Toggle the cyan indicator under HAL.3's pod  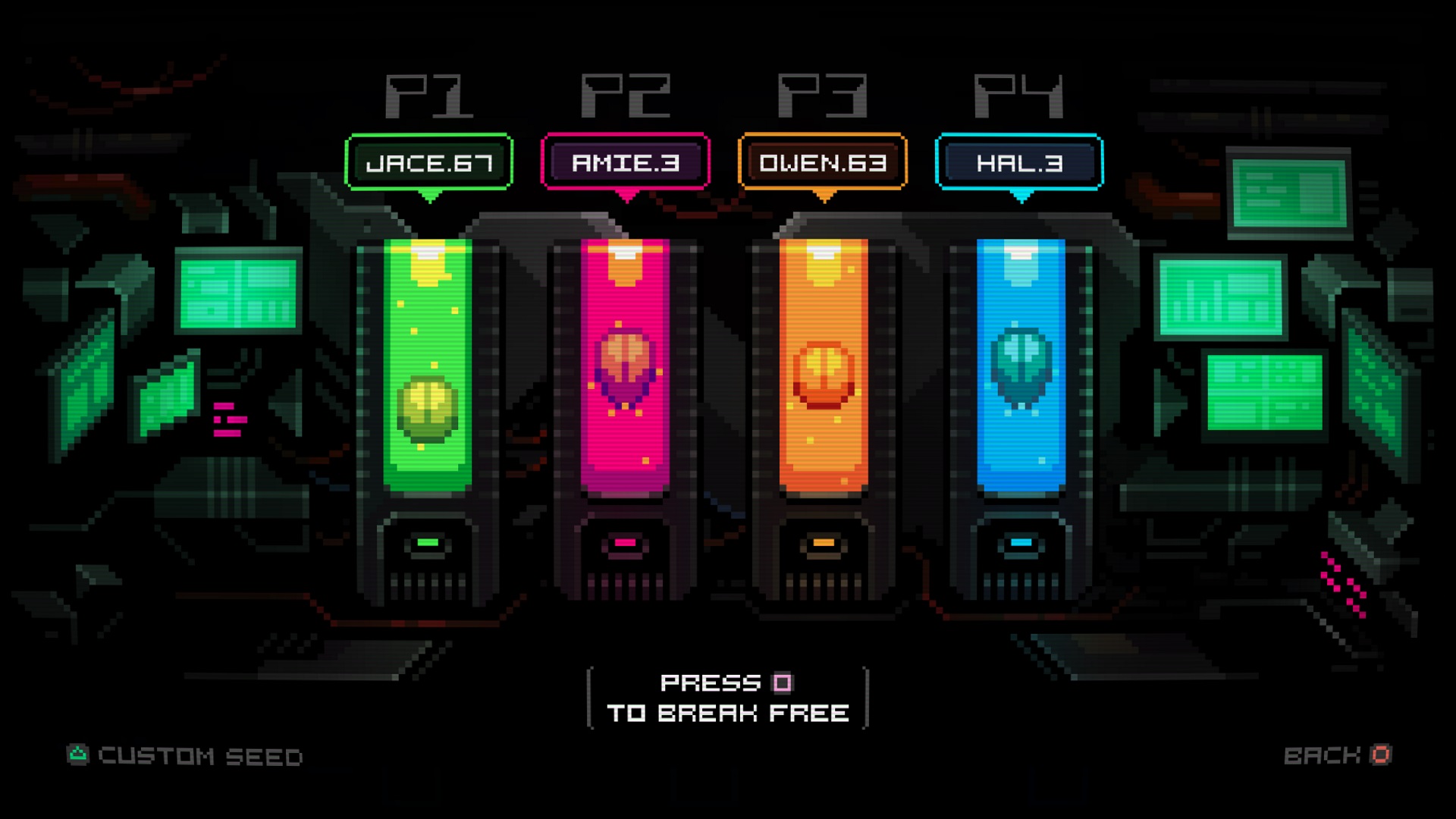pos(1020,543)
